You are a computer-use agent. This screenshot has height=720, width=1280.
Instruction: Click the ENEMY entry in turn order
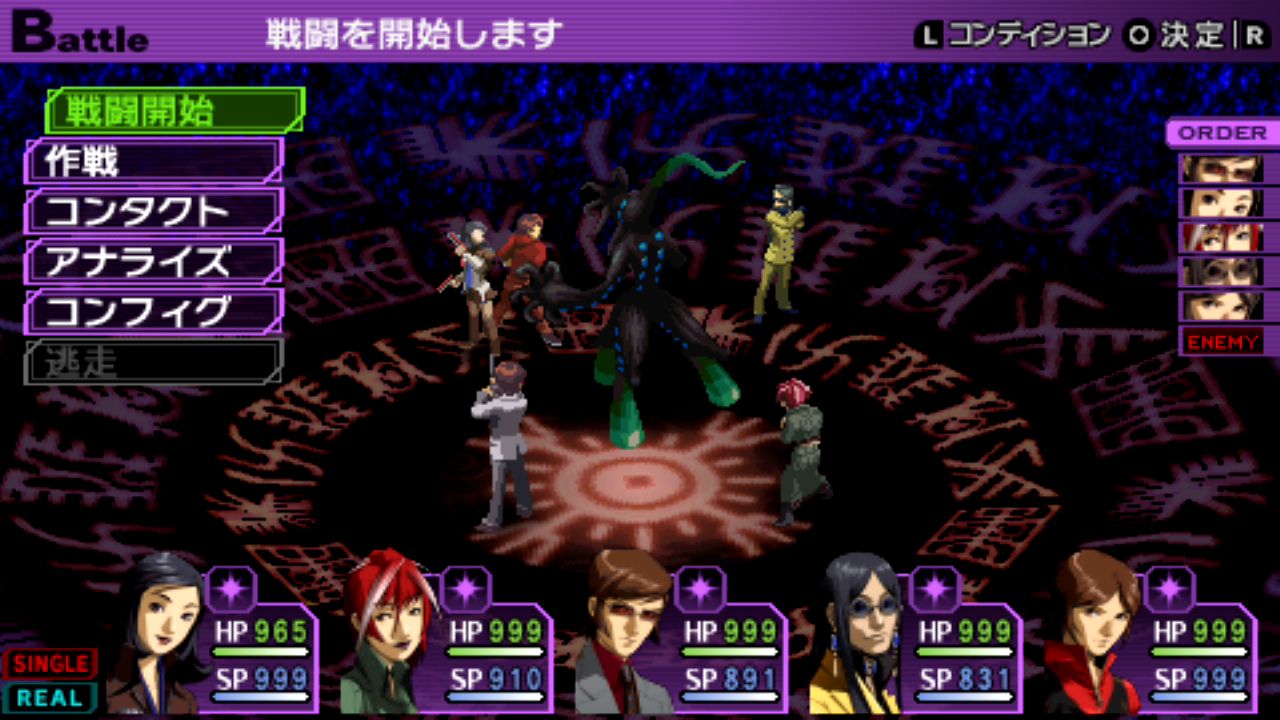1222,342
